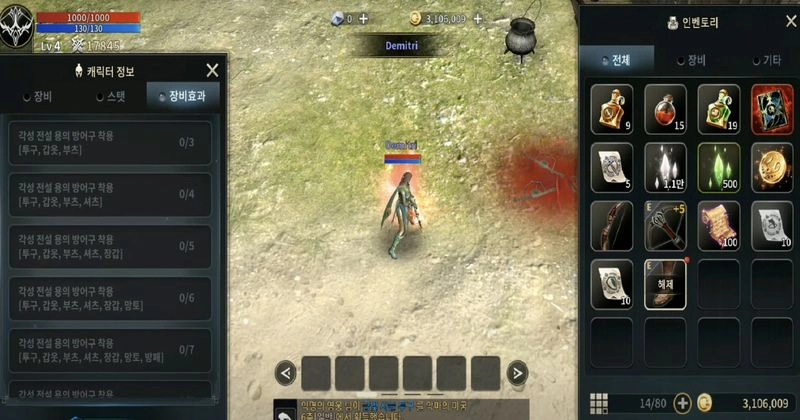
Task: Select the 0/3 armor set effect row
Action: click(x=110, y=142)
